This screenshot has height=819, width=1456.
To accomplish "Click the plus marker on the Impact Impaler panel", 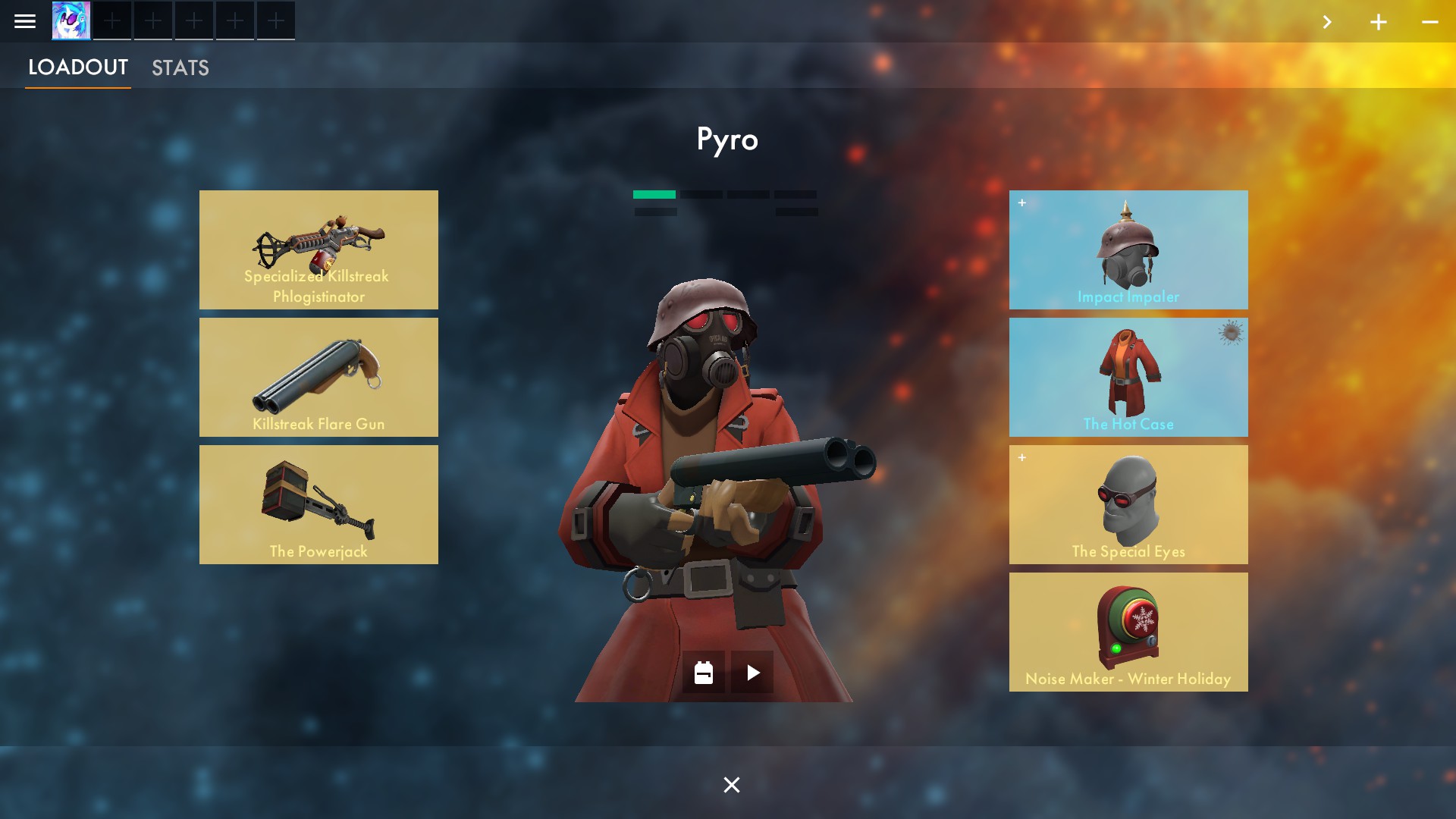I will [x=1021, y=202].
